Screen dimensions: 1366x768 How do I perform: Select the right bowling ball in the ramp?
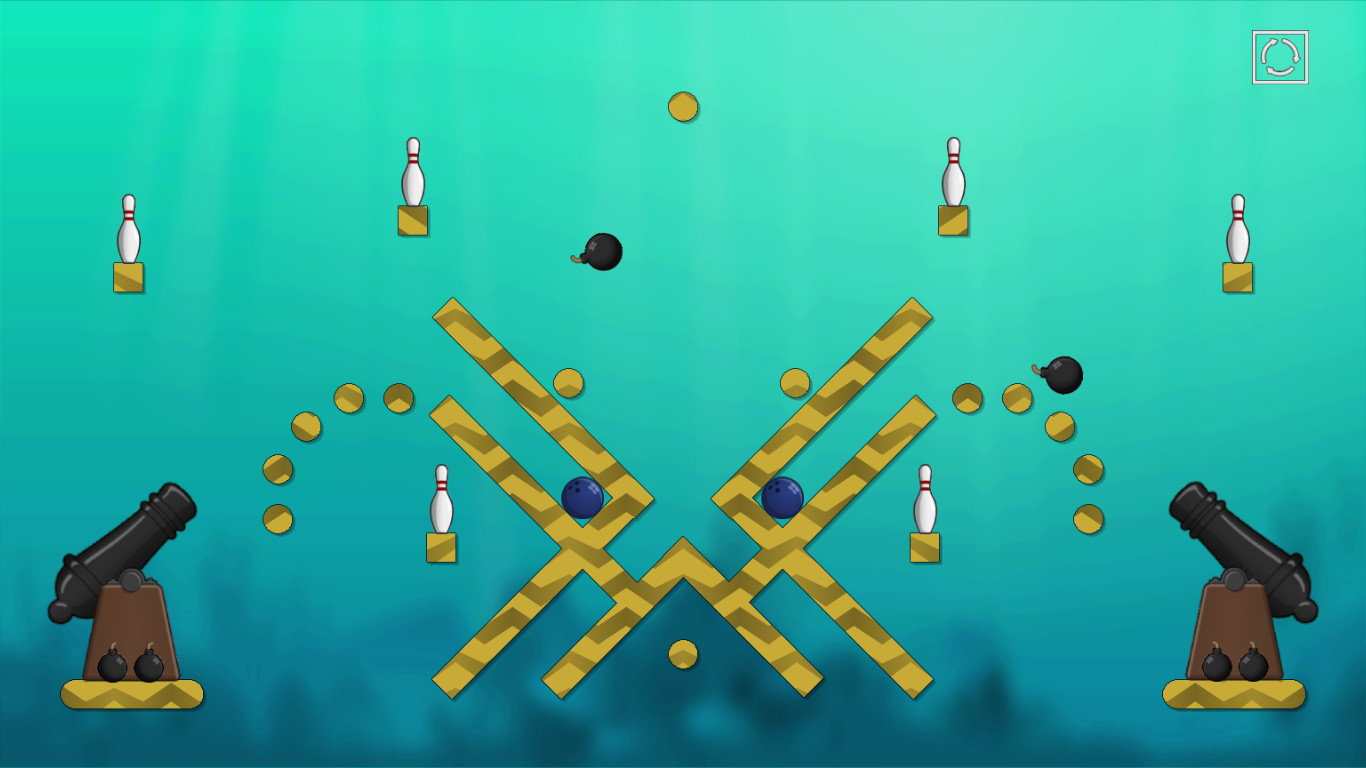coord(783,499)
